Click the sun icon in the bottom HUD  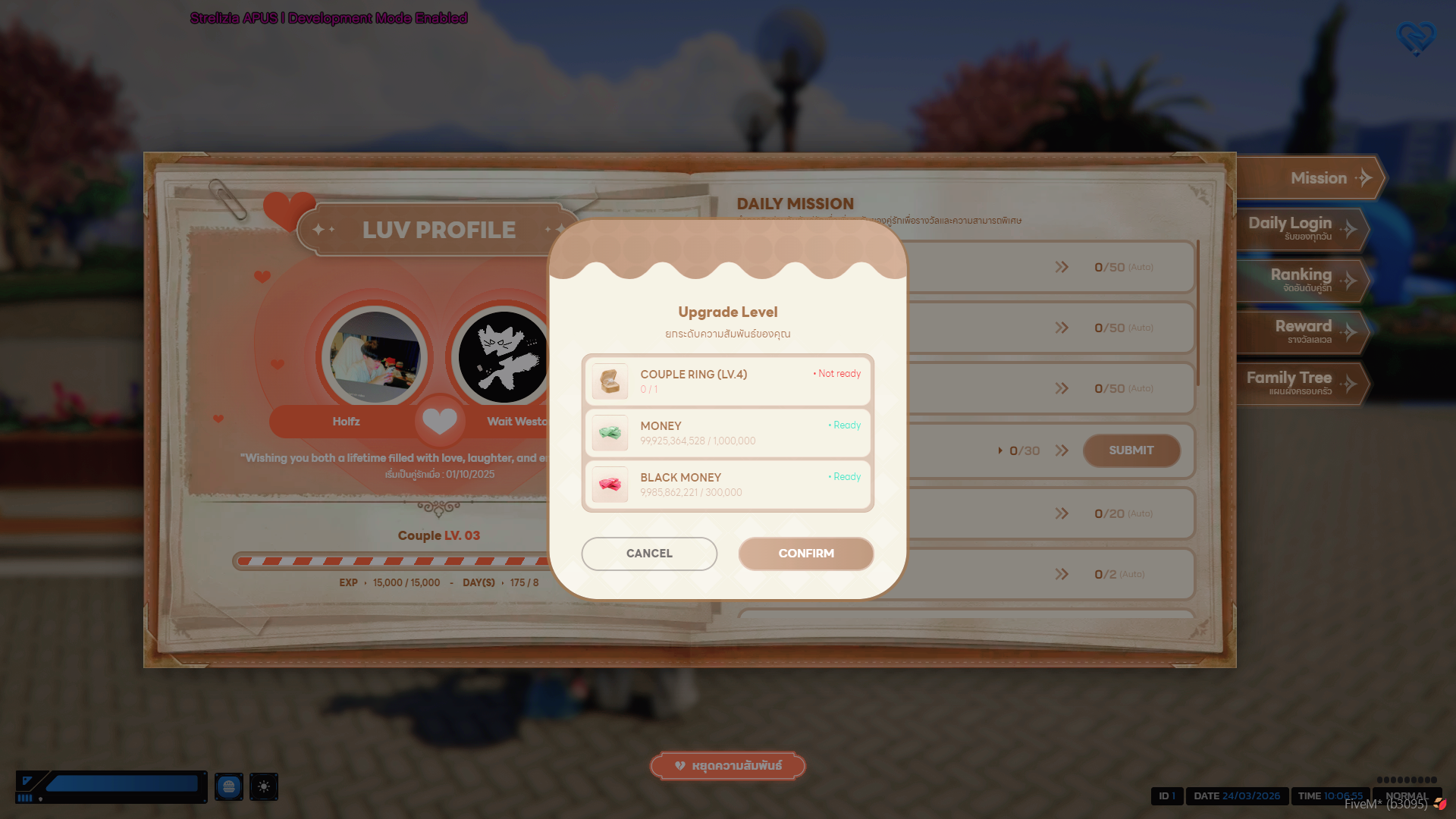tap(264, 787)
